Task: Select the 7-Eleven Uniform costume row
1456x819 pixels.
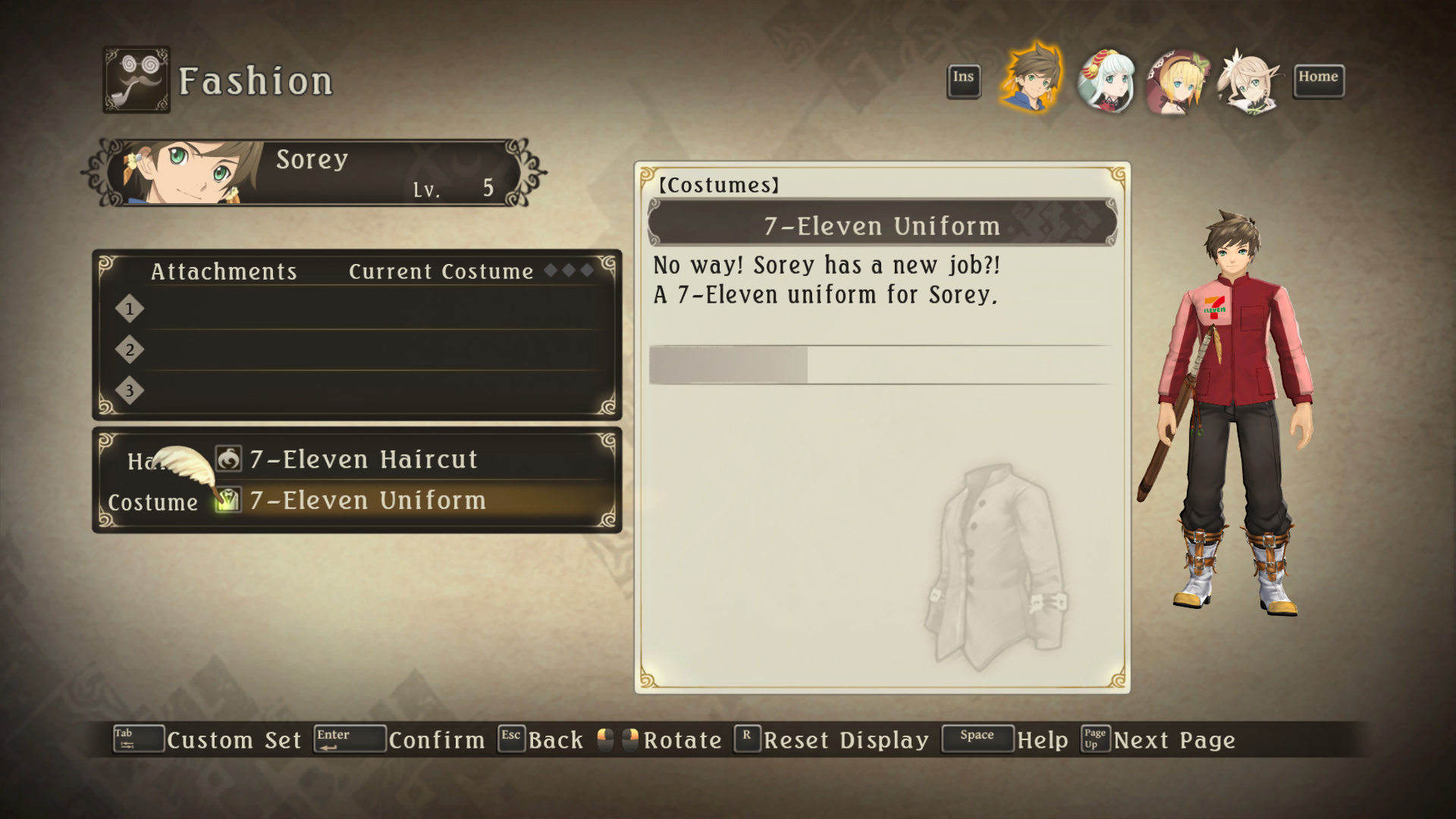Action: pyautogui.click(x=367, y=500)
